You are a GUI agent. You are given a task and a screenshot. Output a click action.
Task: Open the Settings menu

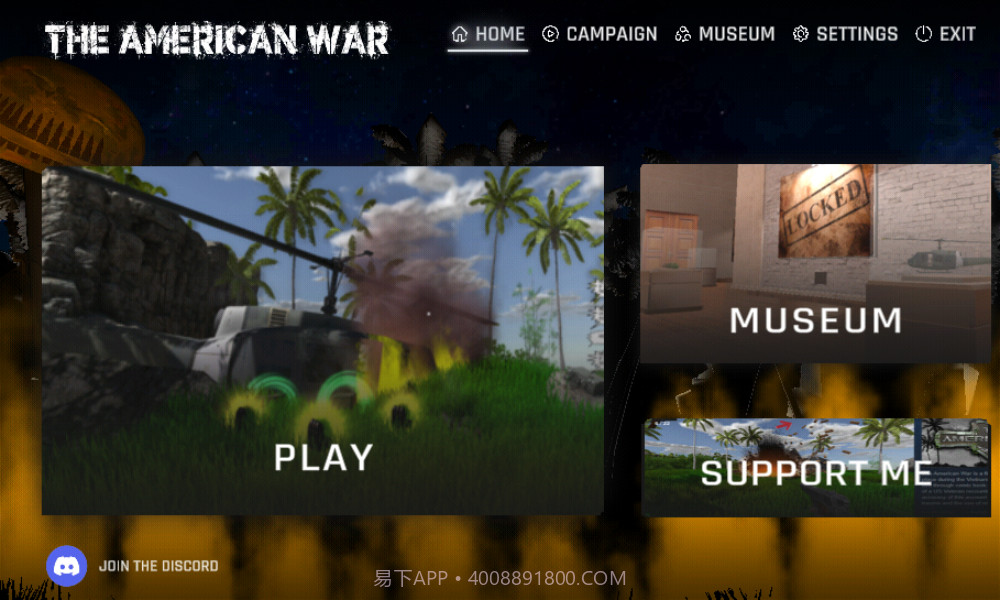click(x=845, y=34)
